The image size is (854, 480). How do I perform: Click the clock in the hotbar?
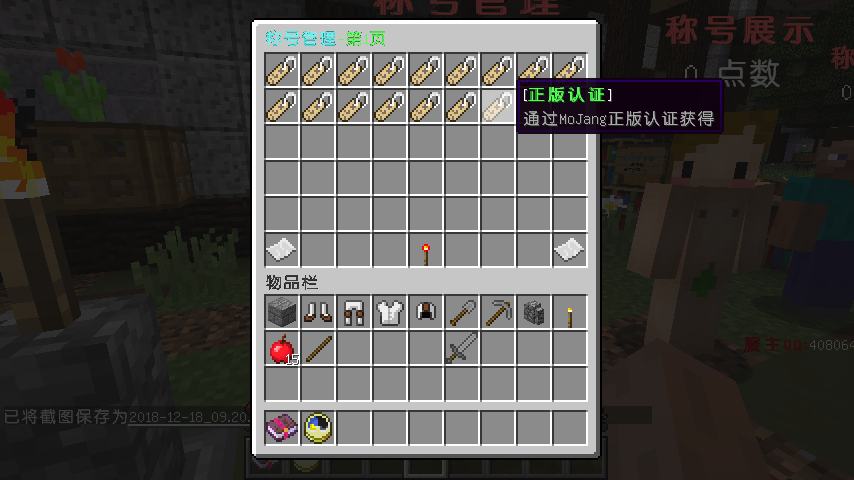317,428
